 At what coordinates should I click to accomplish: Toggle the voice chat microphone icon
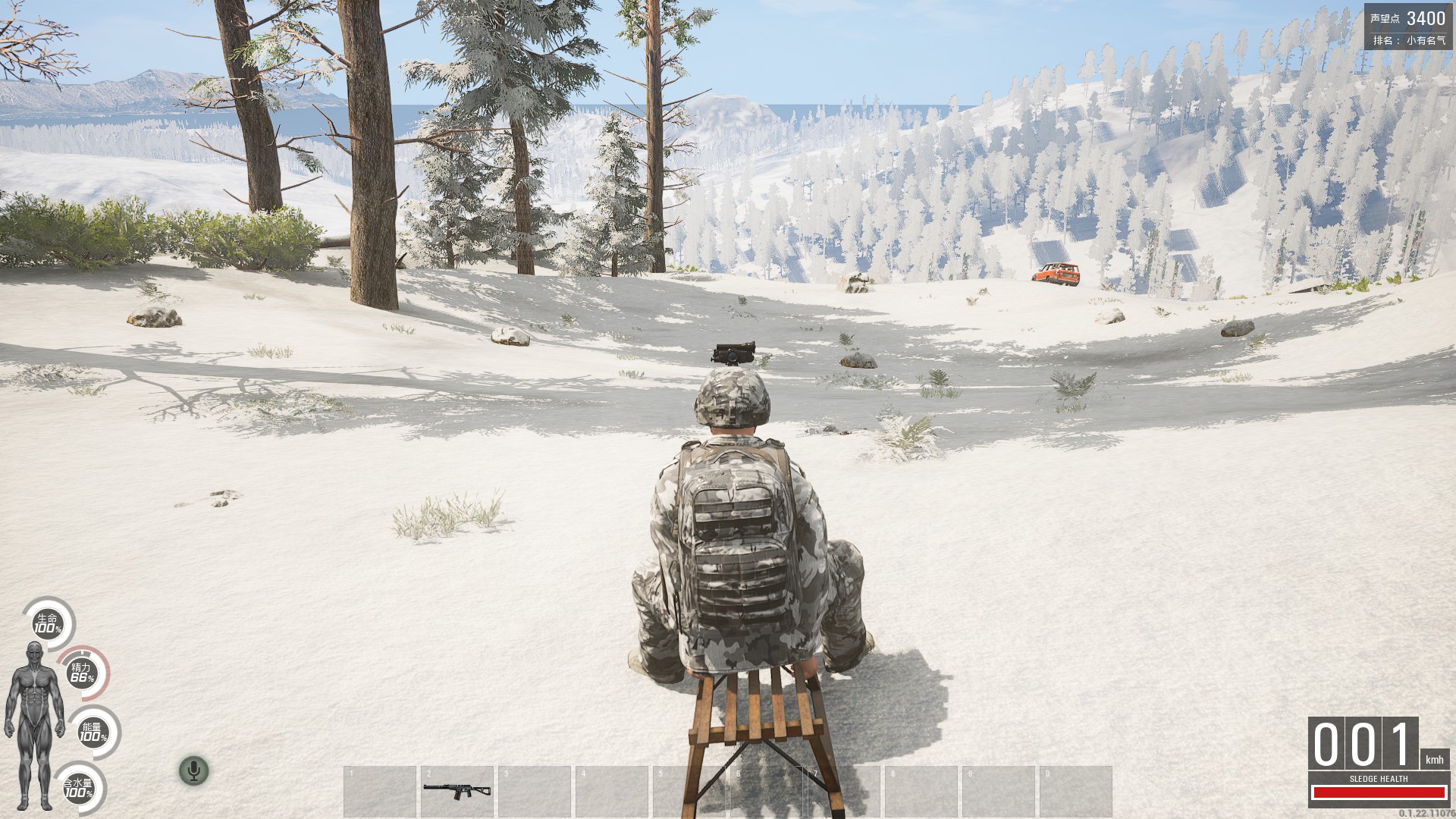click(x=194, y=770)
